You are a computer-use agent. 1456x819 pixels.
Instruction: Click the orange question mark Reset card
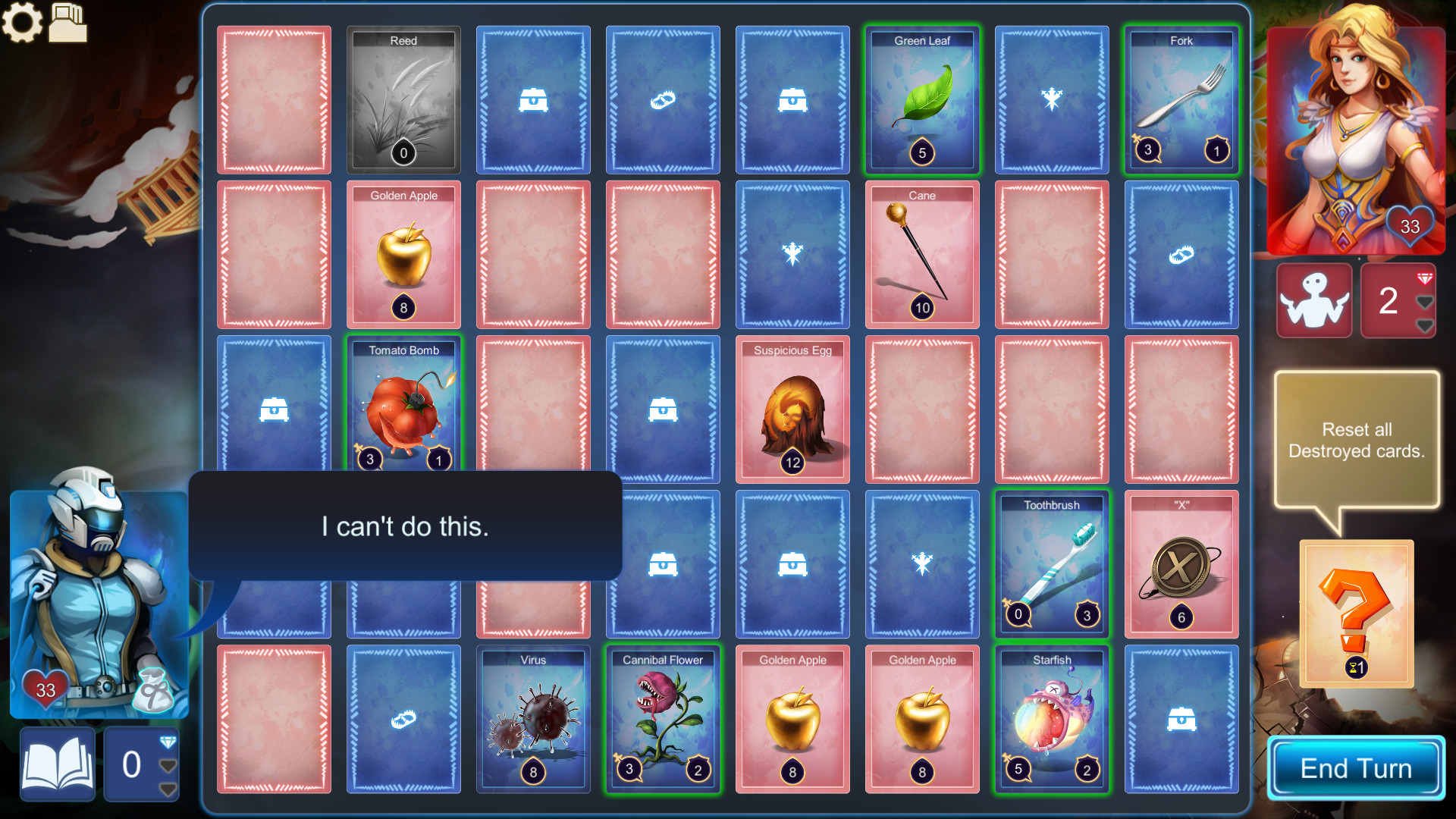(1357, 613)
